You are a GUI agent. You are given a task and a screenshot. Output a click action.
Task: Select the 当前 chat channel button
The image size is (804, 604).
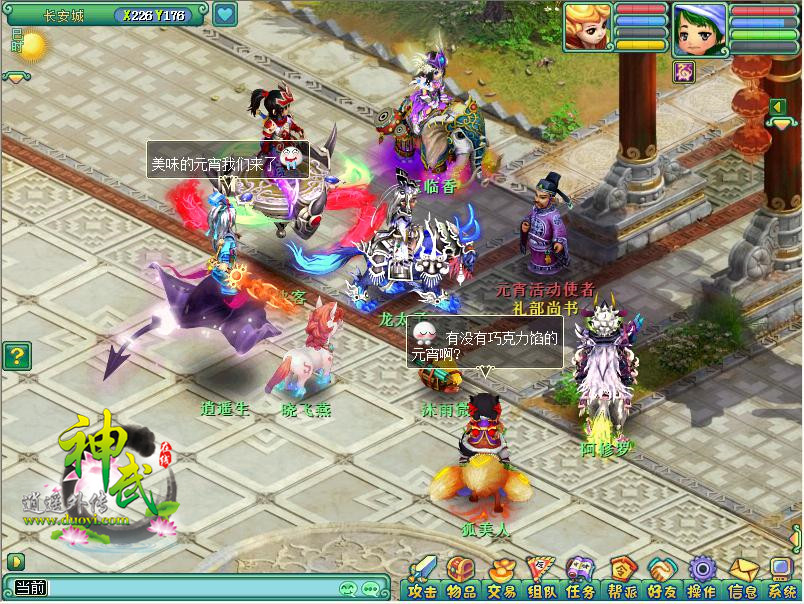point(26,589)
